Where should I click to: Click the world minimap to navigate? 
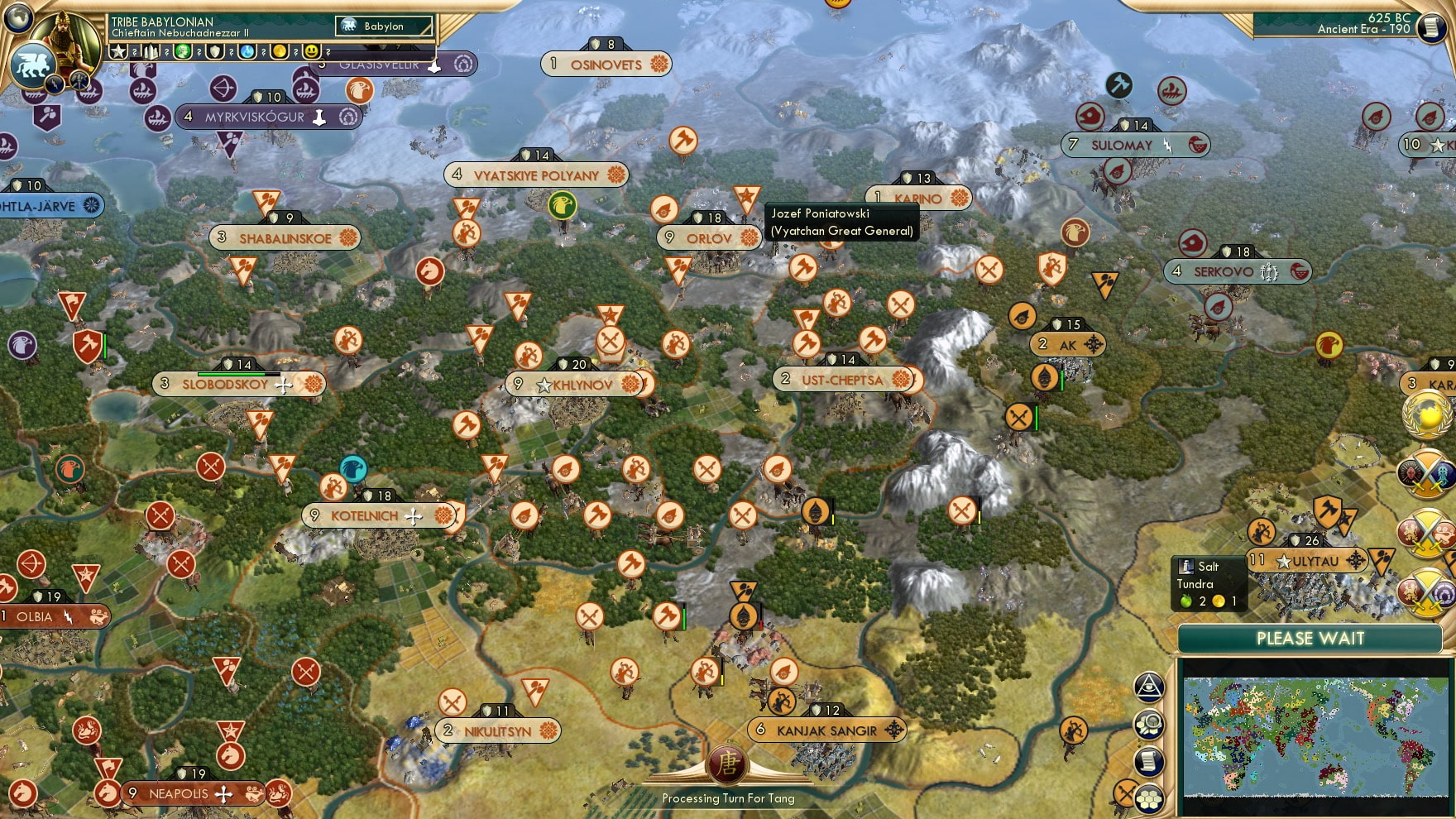click(1315, 736)
